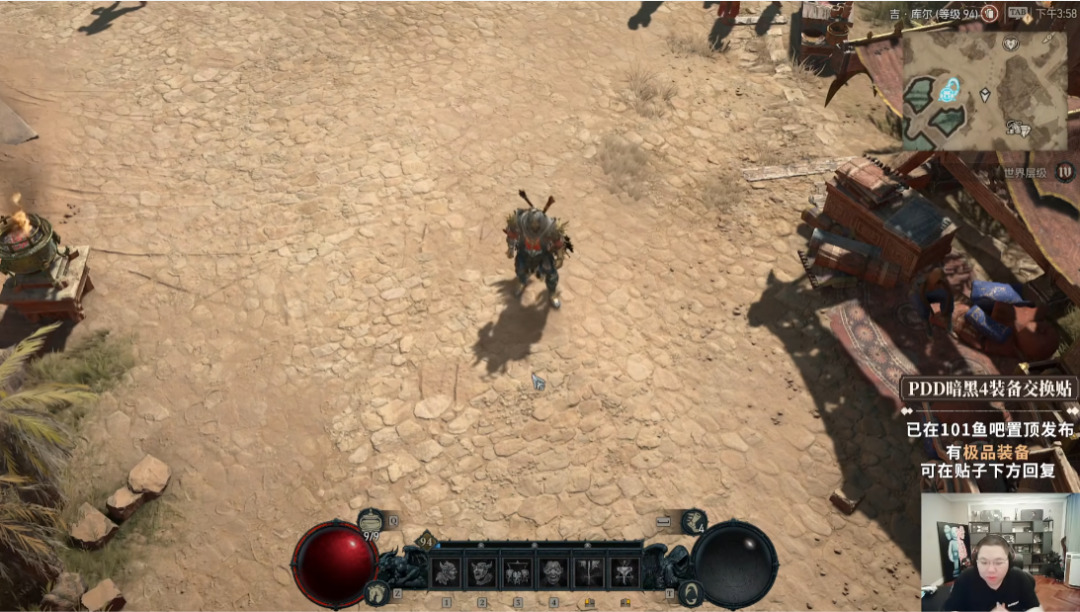Screen dimensions: 1080x612
Task: Activate the first skill with horned face
Action: [445, 572]
